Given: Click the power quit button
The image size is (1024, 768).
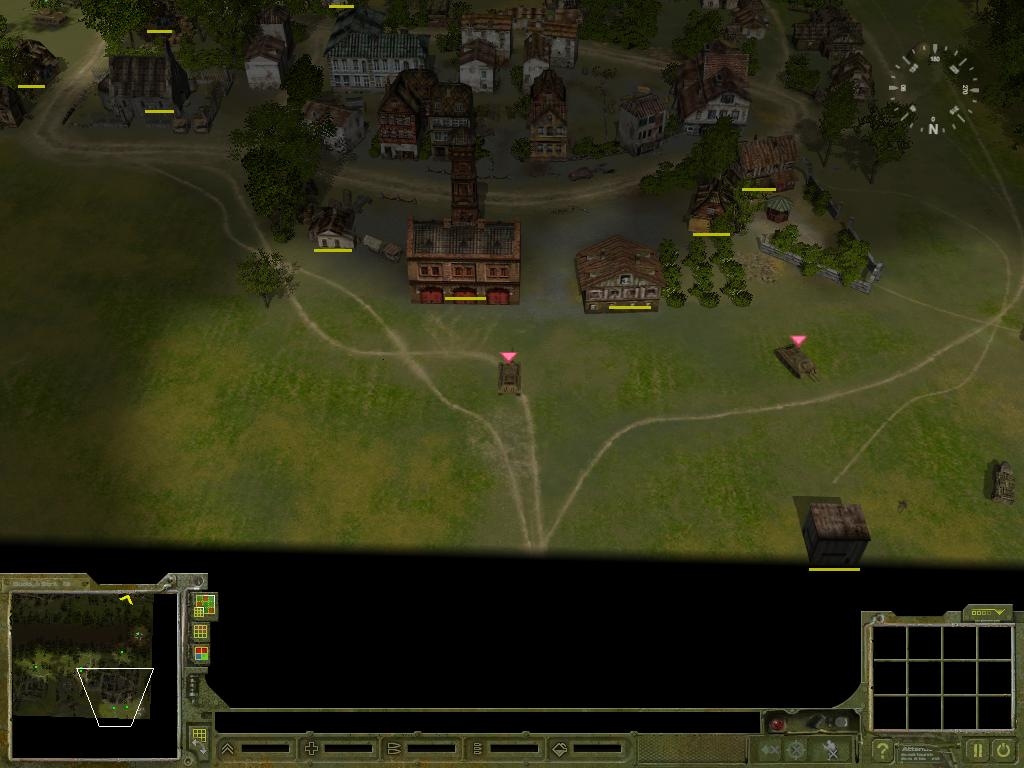Looking at the screenshot, I should point(1002,749).
